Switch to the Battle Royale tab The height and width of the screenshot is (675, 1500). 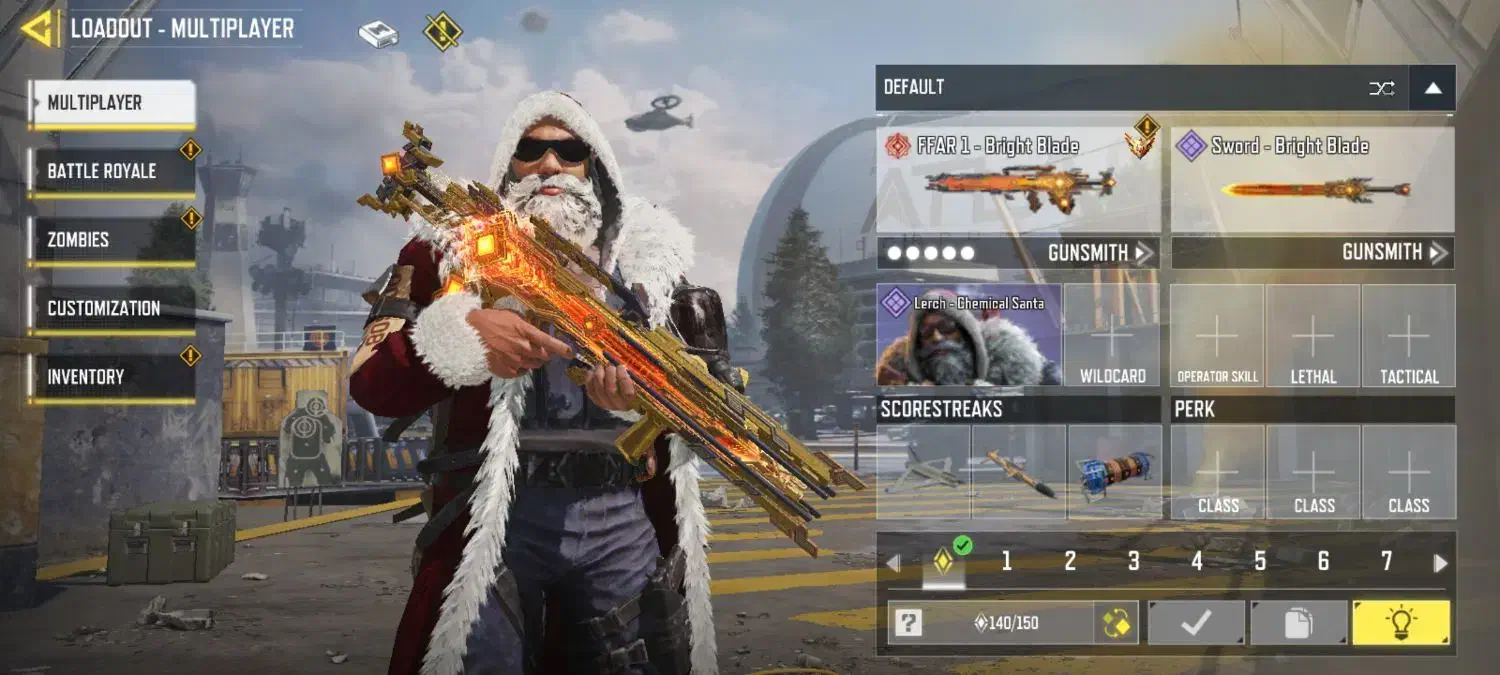point(110,171)
